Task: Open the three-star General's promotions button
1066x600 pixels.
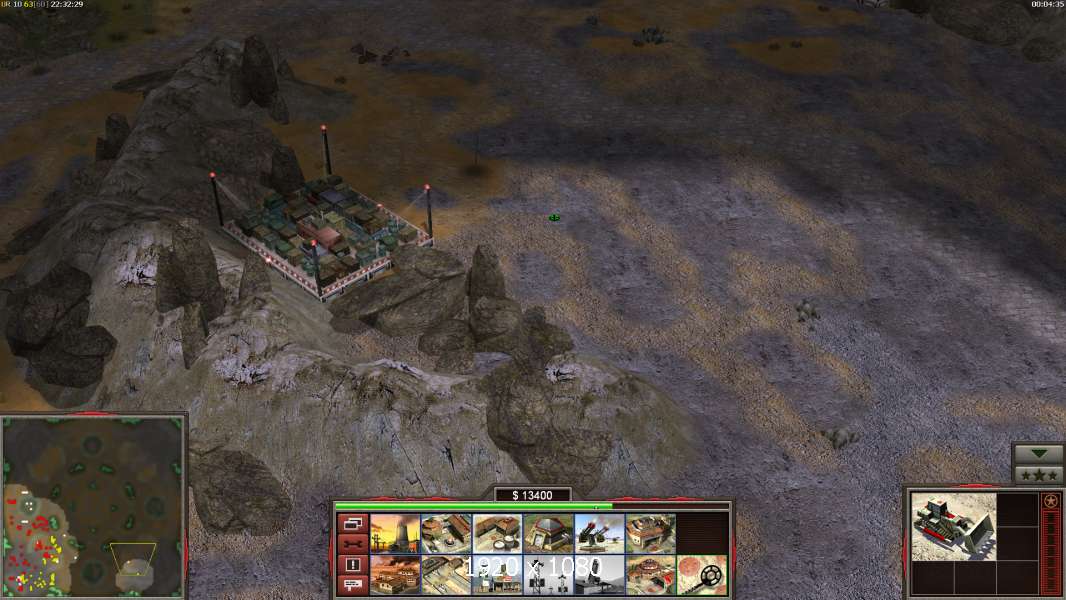Action: [x=1038, y=474]
